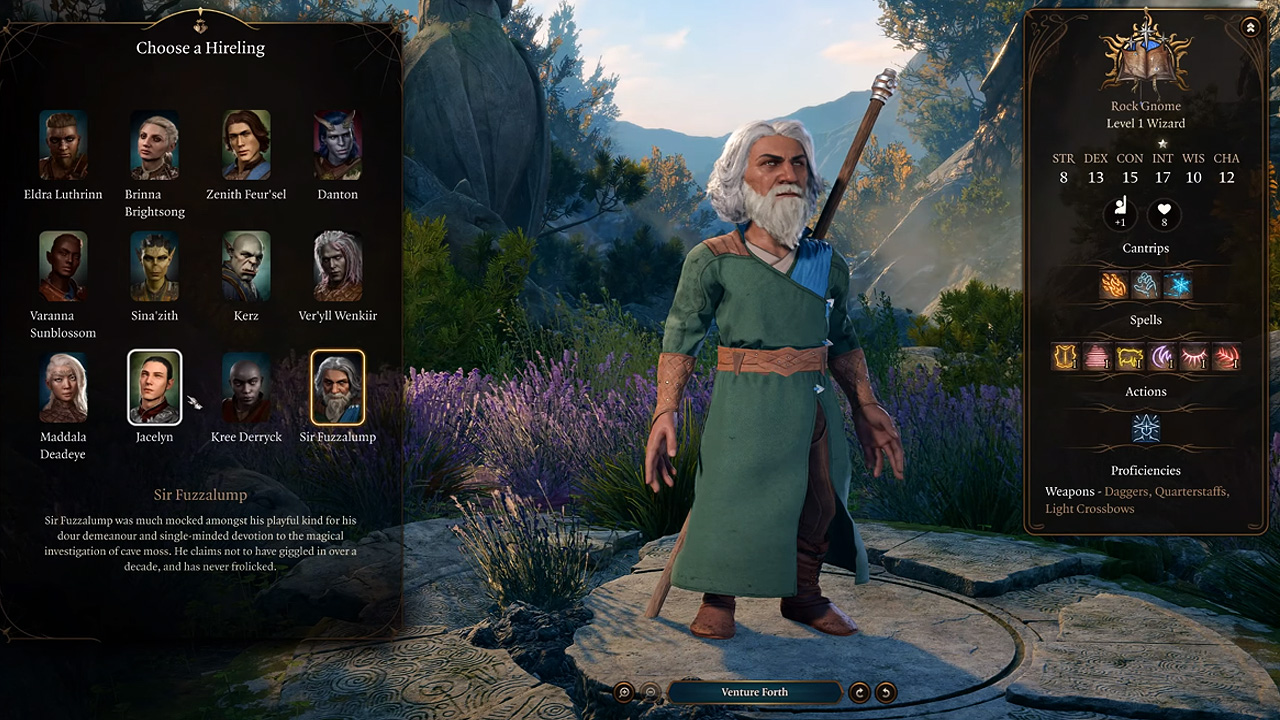Confirm with the Venture Forth button
The image size is (1280, 720).
click(754, 692)
